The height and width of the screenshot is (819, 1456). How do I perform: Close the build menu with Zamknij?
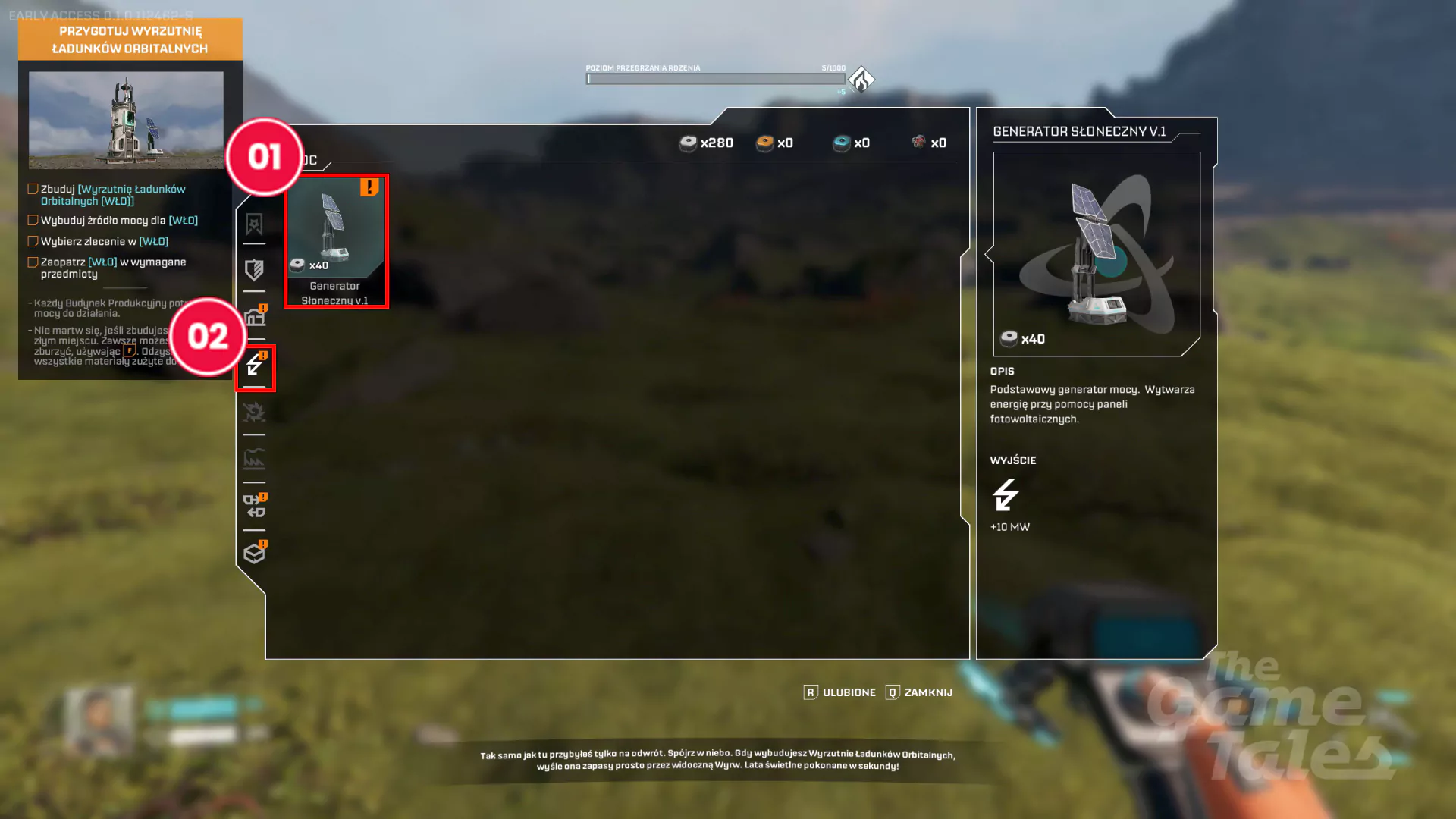919,692
